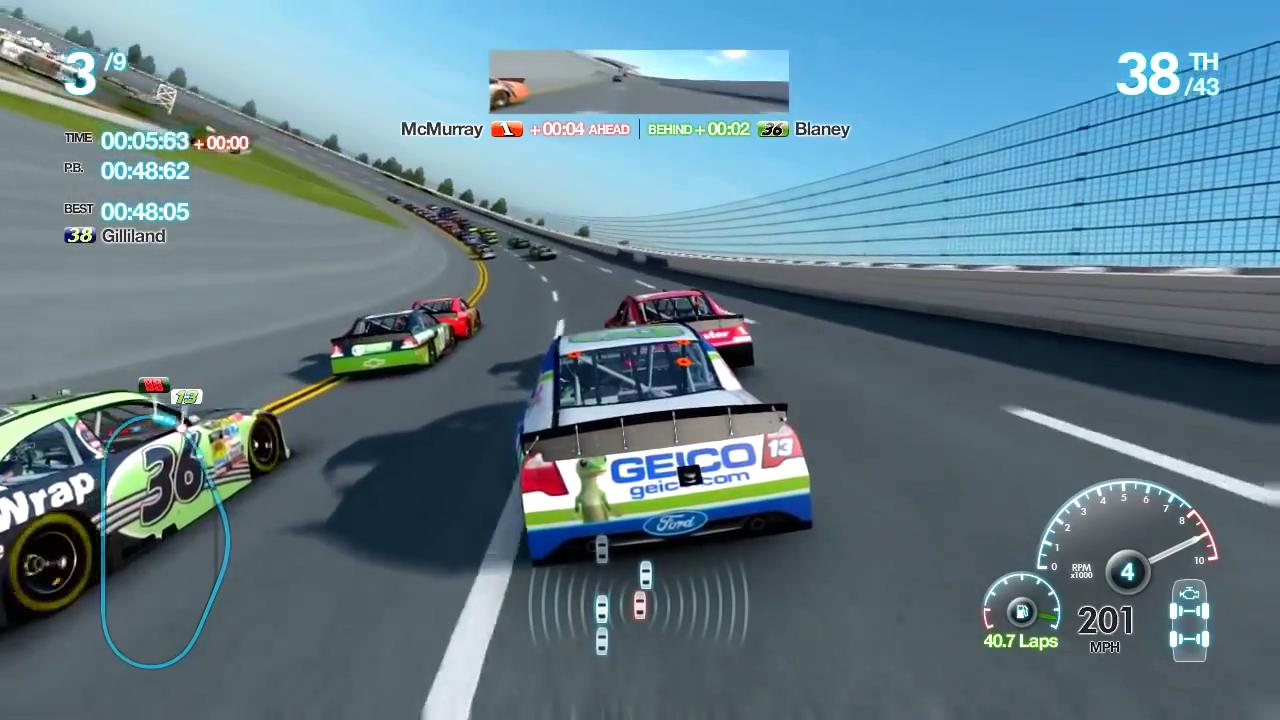Select the gear indicator showing 4
Image resolution: width=1280 pixels, height=720 pixels.
point(1127,571)
